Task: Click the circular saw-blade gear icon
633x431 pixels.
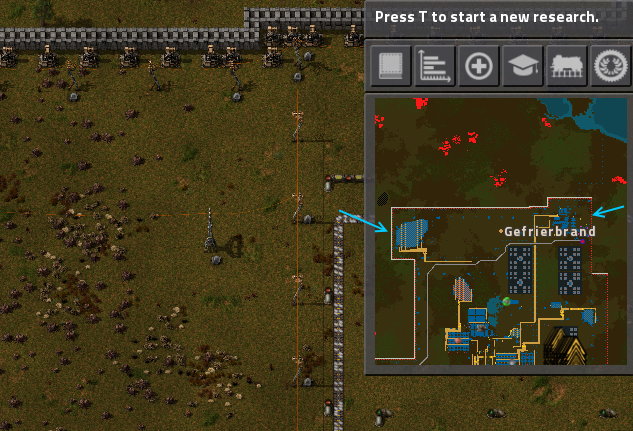Action: tap(609, 66)
